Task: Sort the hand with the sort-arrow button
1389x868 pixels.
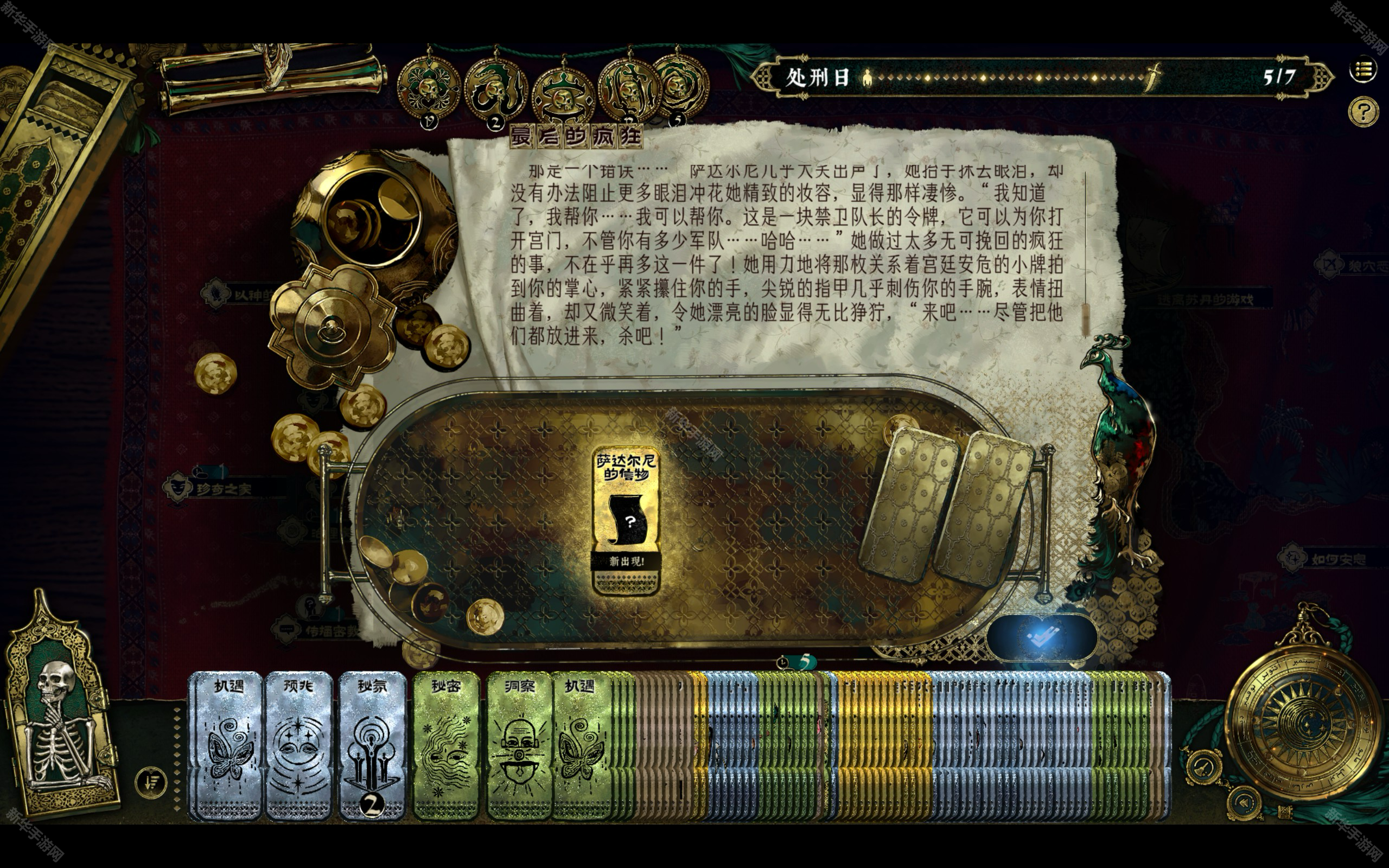Action: click(x=151, y=782)
